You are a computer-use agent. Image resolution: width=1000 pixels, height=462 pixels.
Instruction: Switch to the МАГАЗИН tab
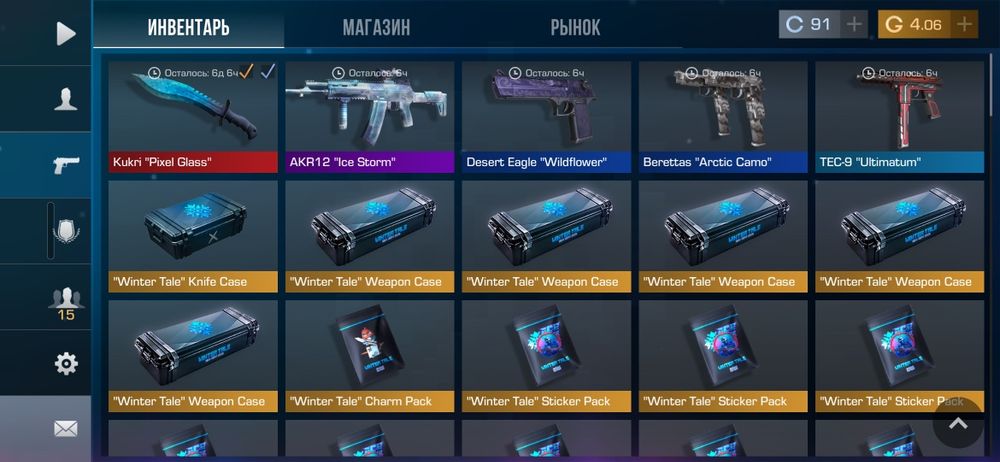(376, 27)
